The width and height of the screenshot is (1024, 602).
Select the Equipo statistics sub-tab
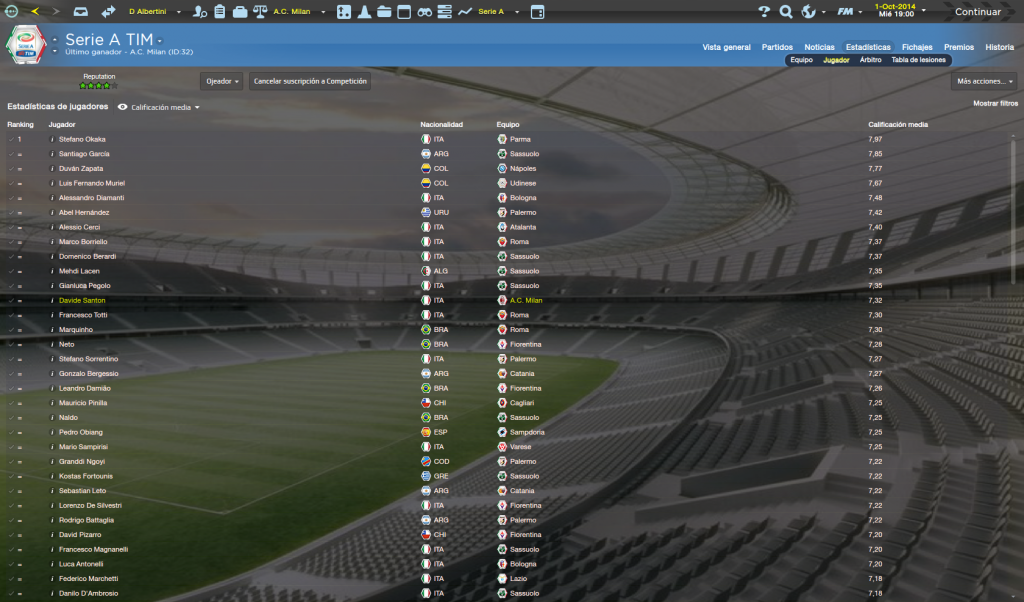click(x=801, y=60)
